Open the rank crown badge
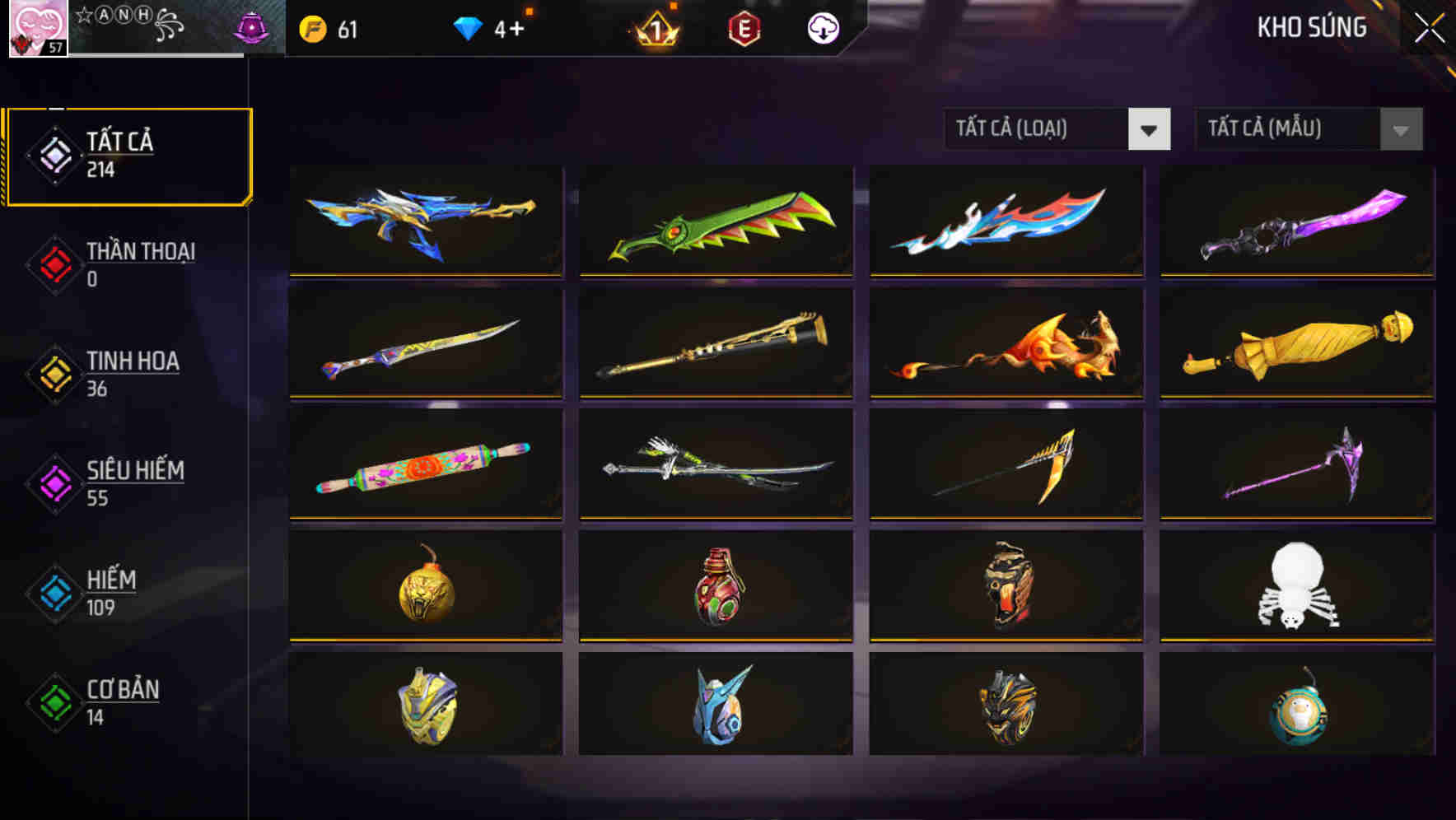The image size is (1456, 820). point(655,29)
